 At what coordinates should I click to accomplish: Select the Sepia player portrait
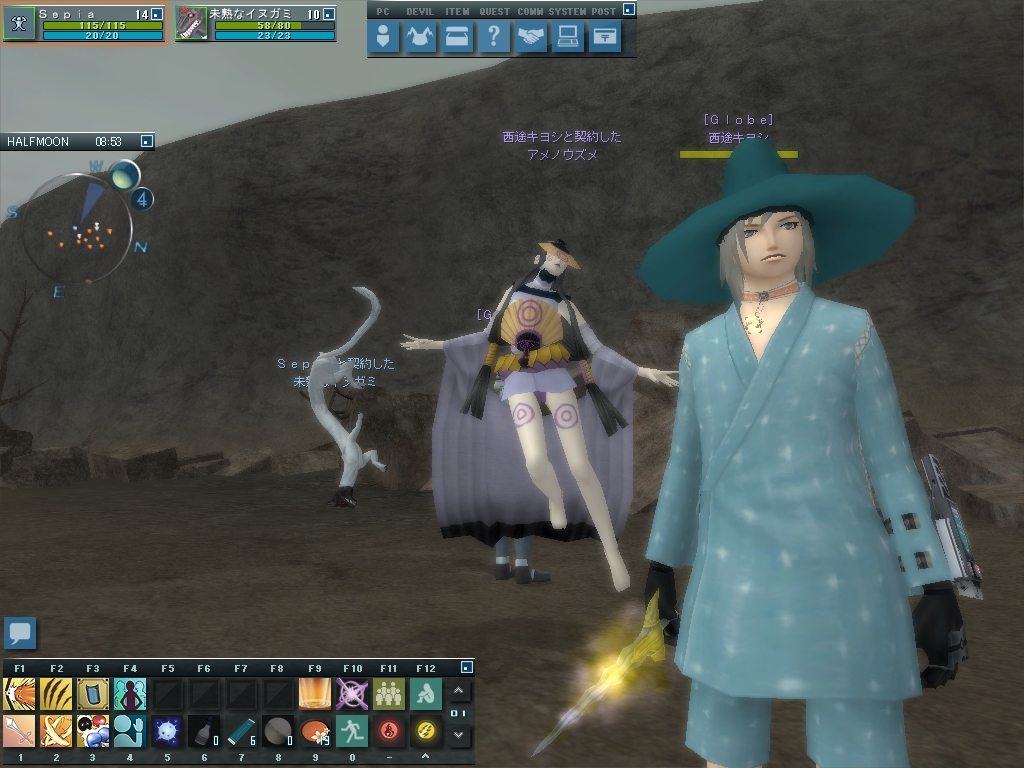point(19,24)
